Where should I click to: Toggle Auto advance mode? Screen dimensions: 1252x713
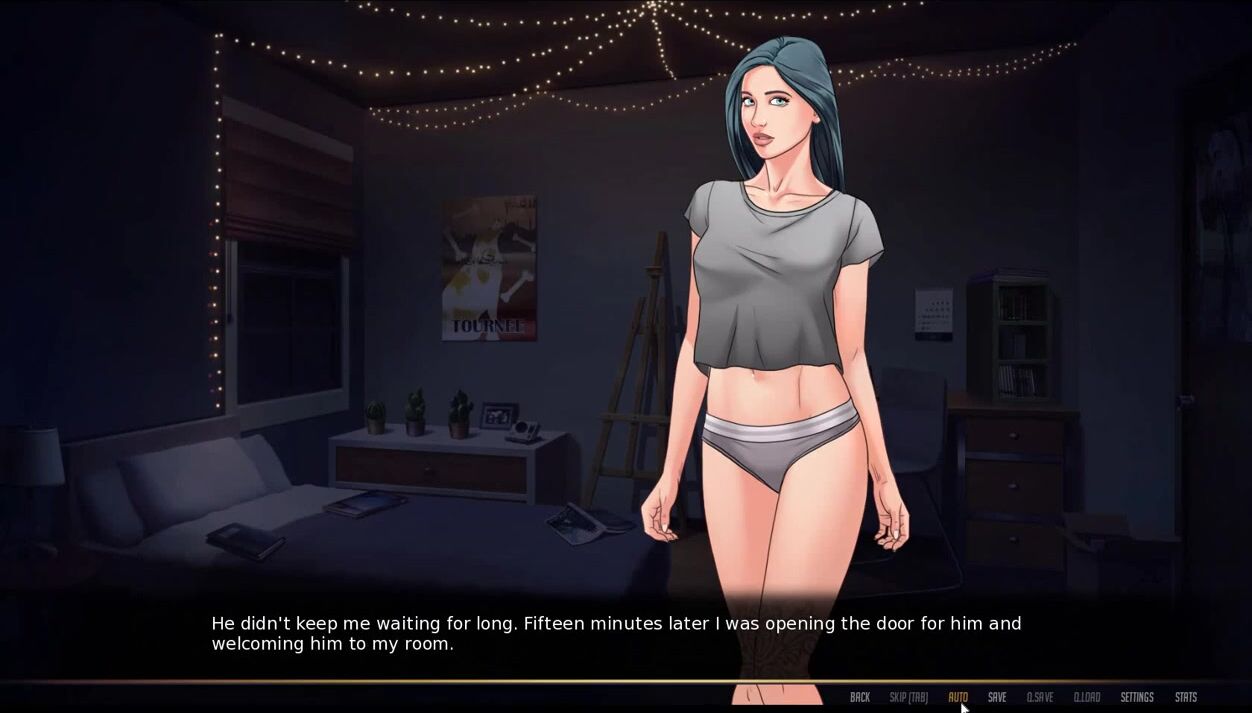[957, 697]
